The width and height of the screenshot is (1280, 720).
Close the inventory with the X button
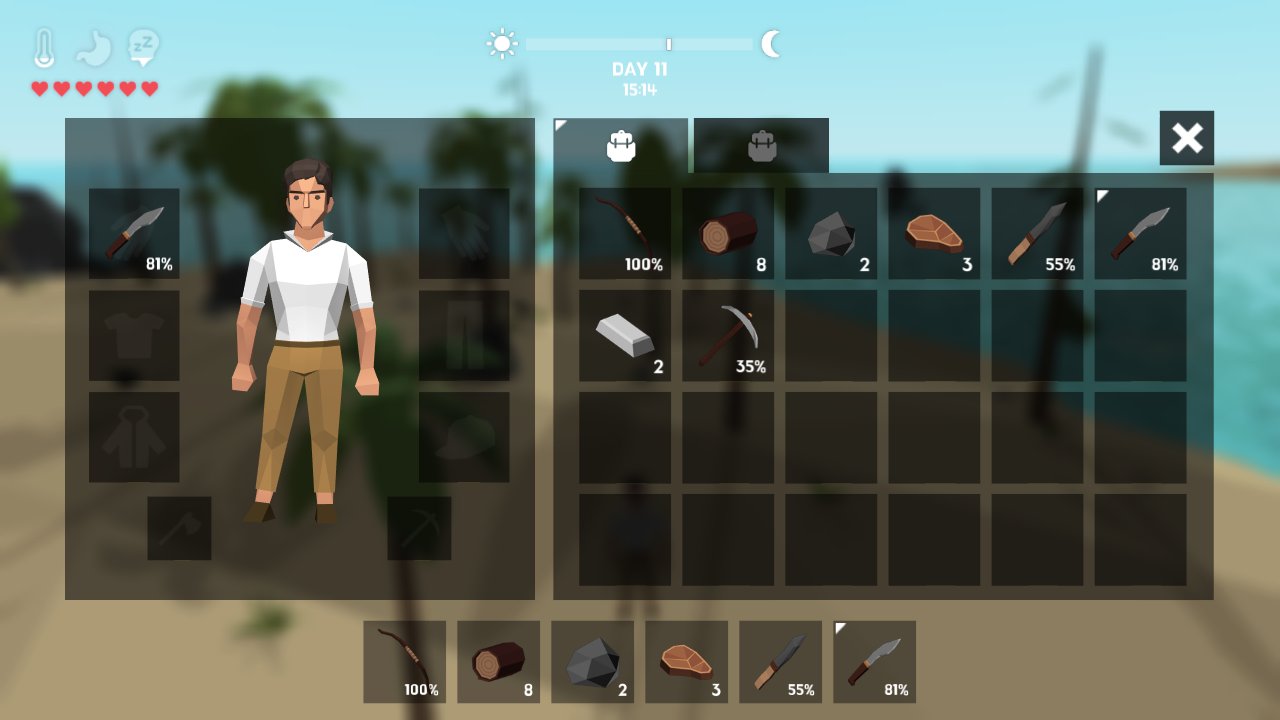1187,138
